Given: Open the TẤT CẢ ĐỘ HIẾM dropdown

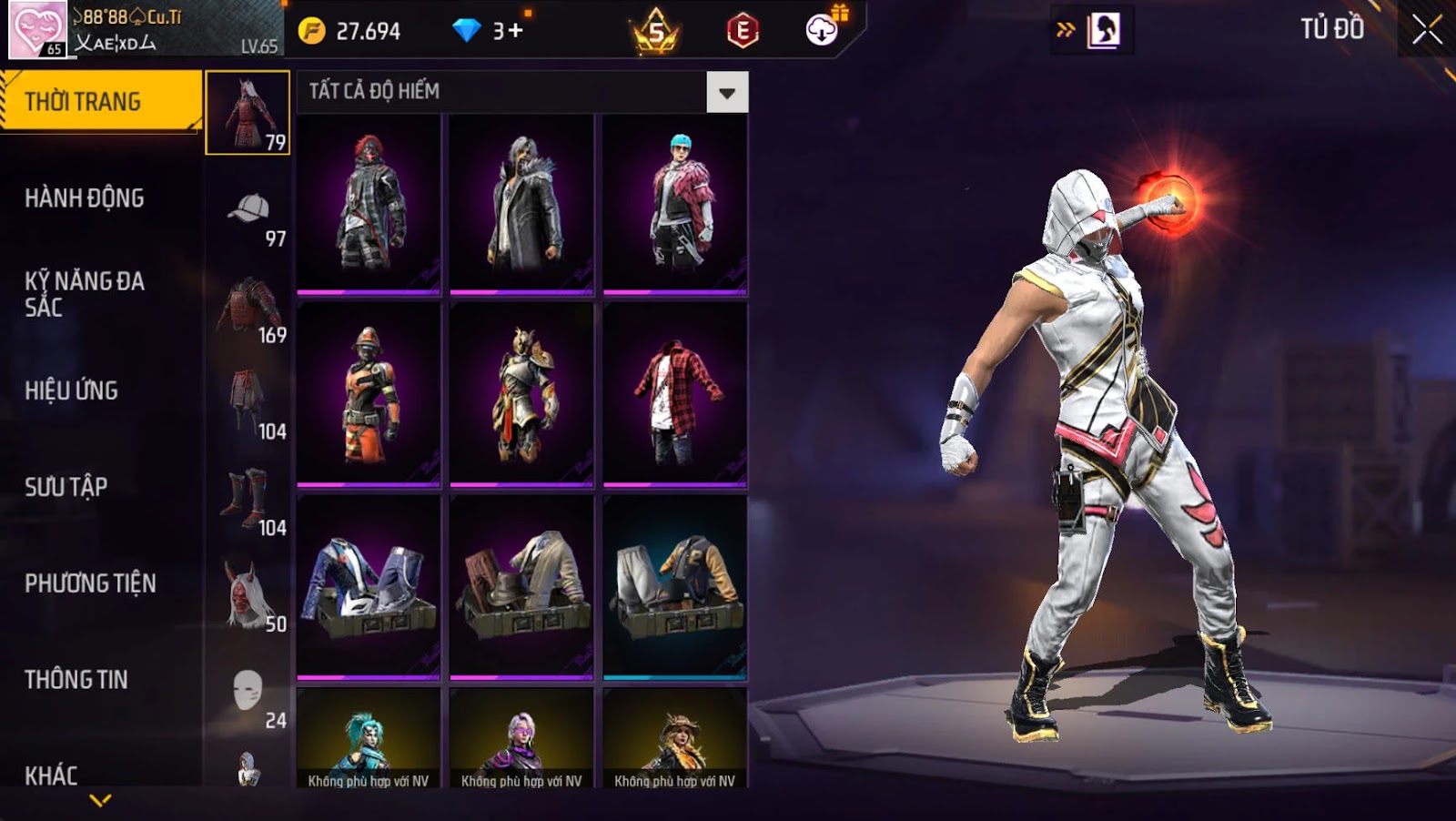Looking at the screenshot, I should [726, 92].
